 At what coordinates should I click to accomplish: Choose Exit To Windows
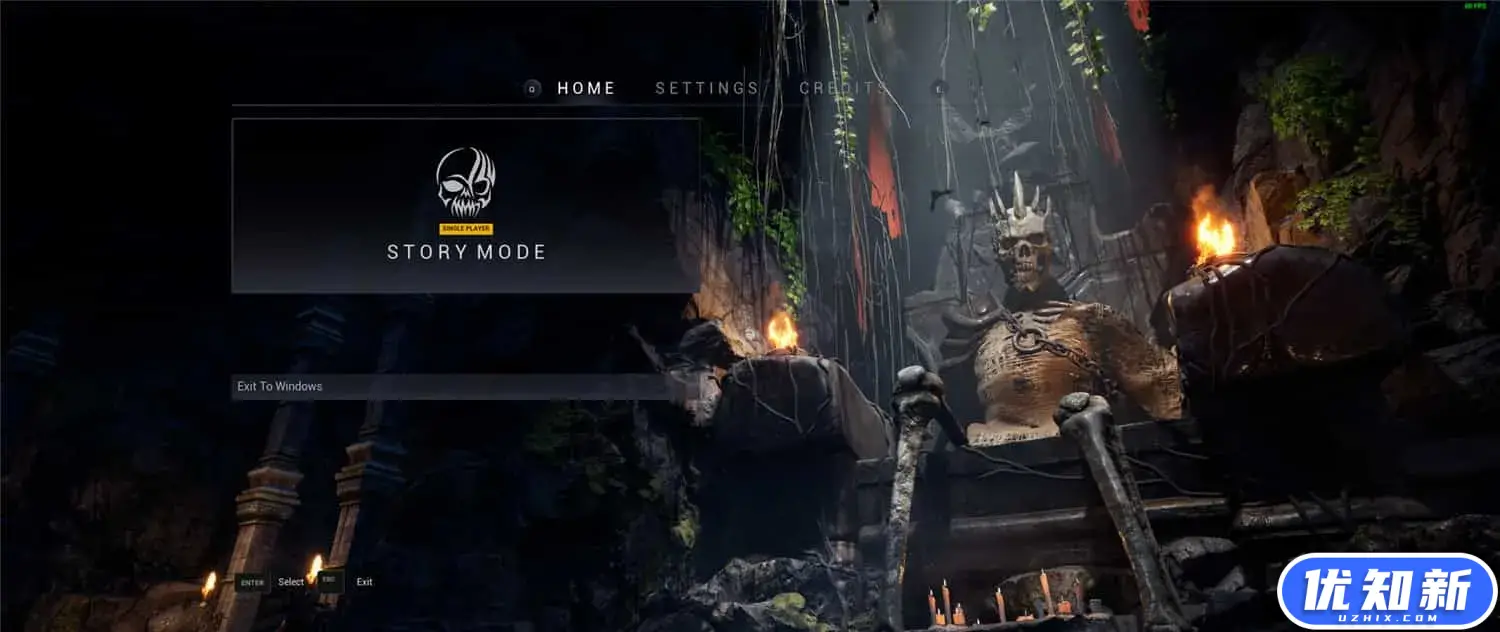tap(450, 387)
